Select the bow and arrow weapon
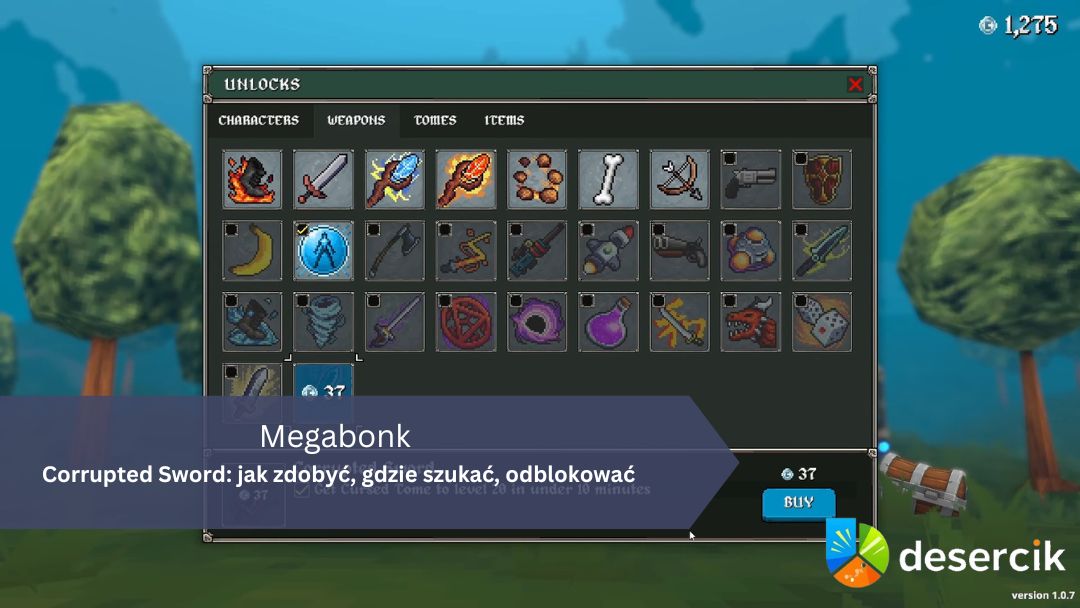 (680, 179)
